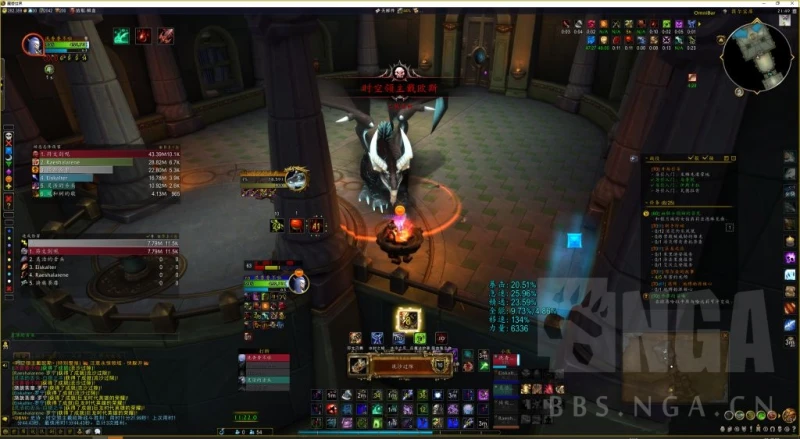Click the boss nameplate skull icon
The width and height of the screenshot is (800, 439).
(400, 73)
